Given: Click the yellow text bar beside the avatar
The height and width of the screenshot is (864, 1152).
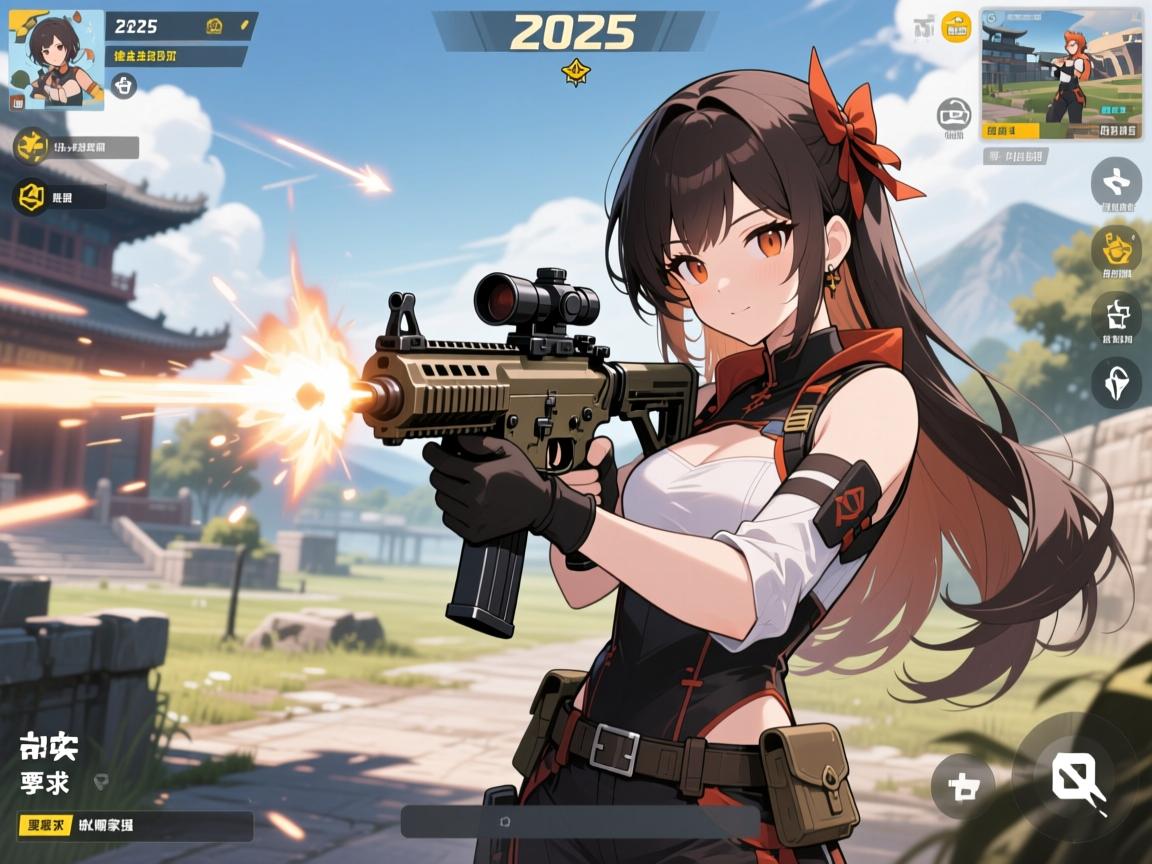Looking at the screenshot, I should tap(177, 56).
